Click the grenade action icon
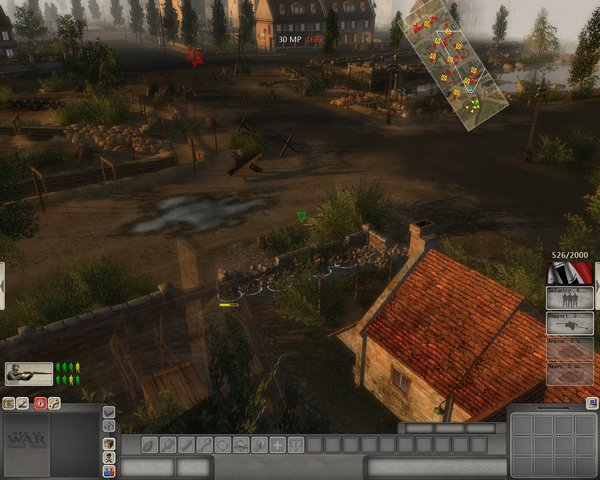 click(148, 445)
